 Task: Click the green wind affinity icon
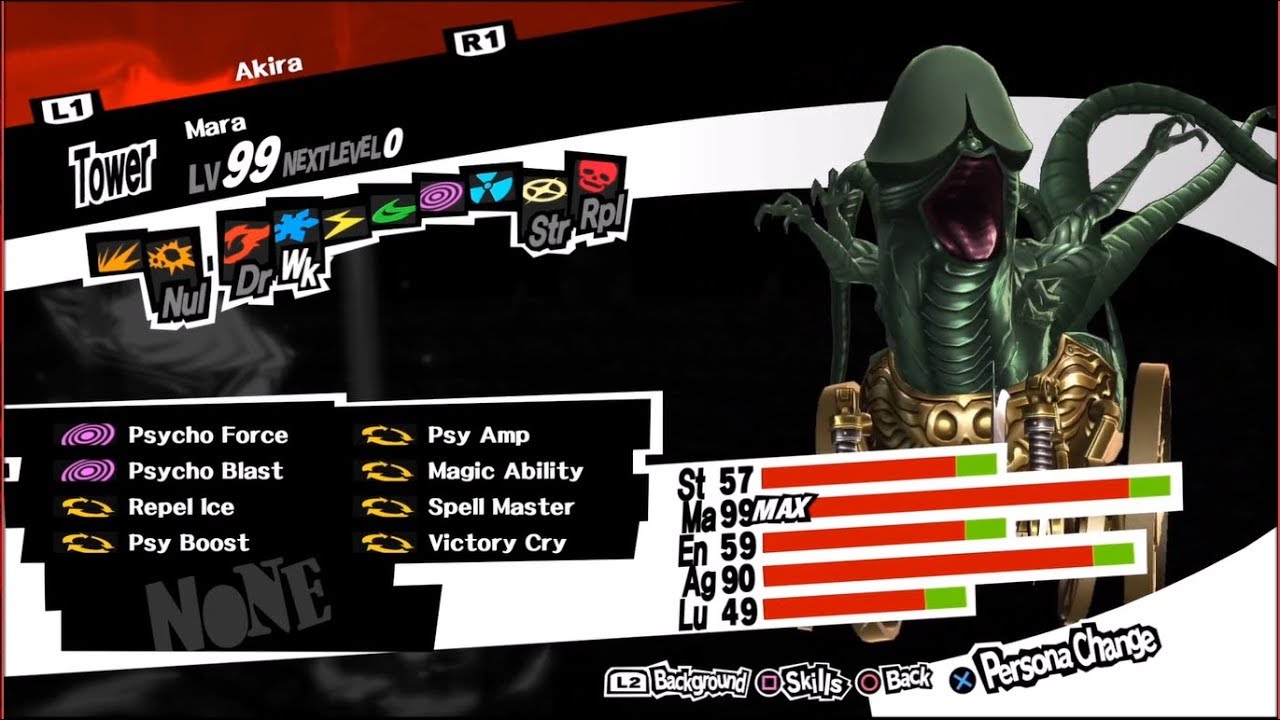(x=392, y=207)
